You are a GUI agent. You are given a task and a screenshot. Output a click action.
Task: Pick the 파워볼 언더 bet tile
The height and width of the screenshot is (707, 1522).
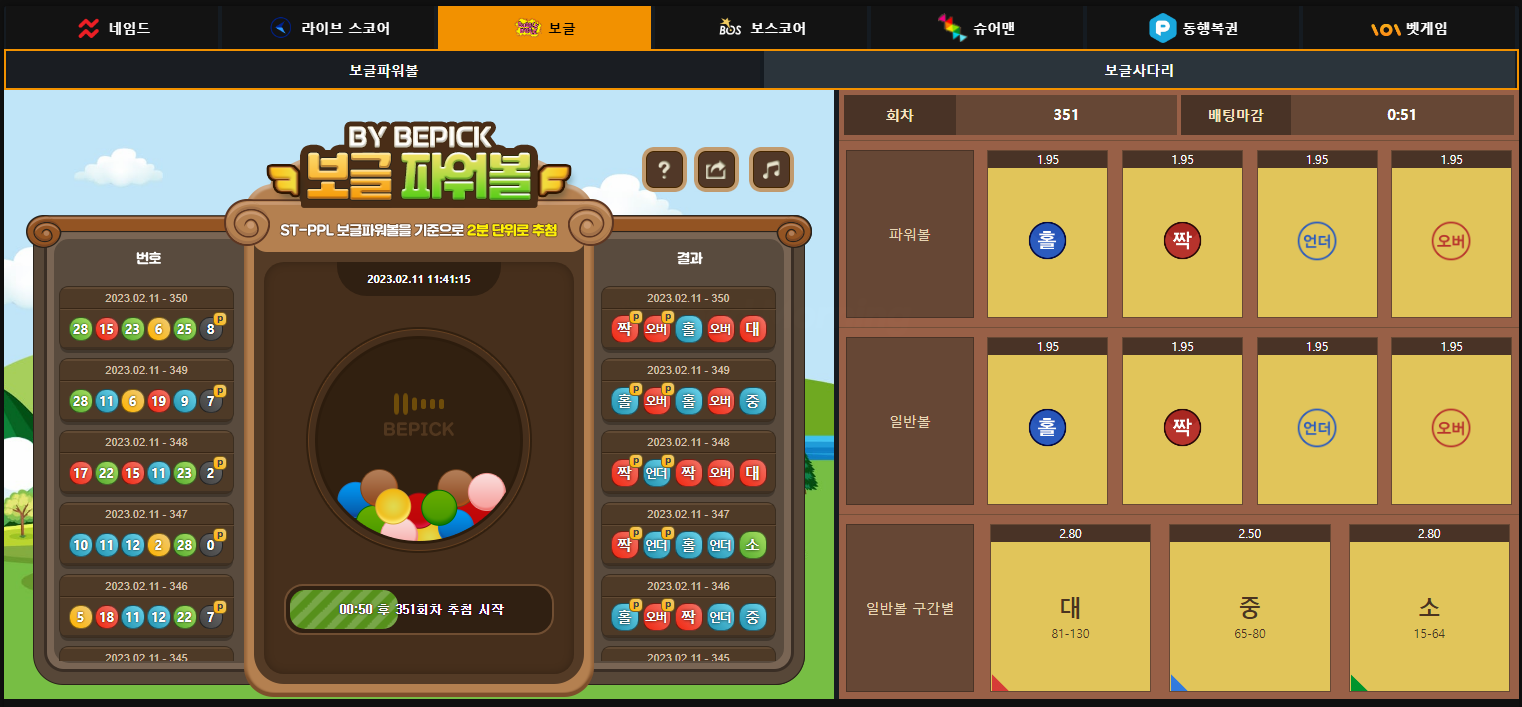point(1317,241)
